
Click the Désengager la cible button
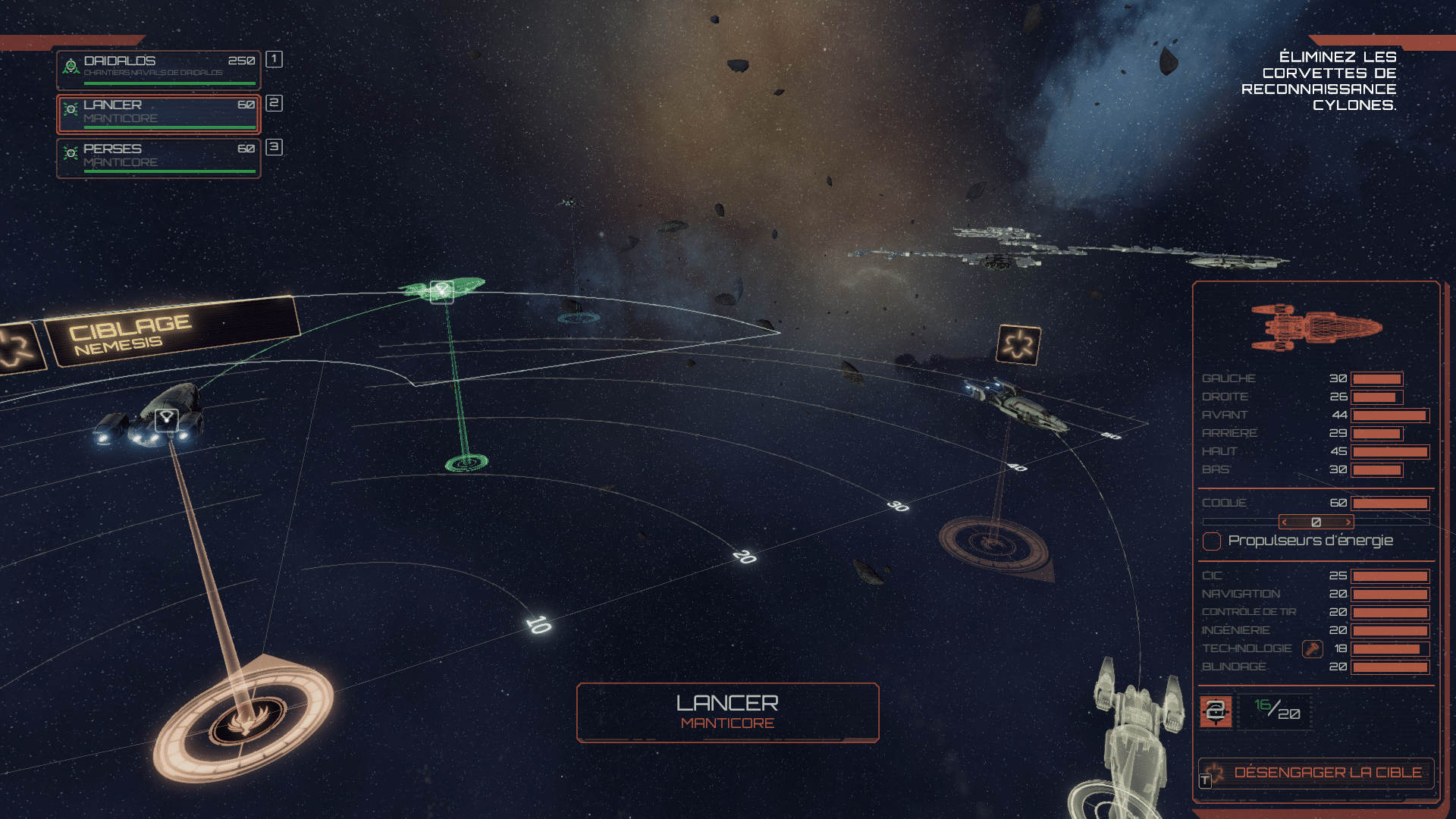[x=1316, y=773]
